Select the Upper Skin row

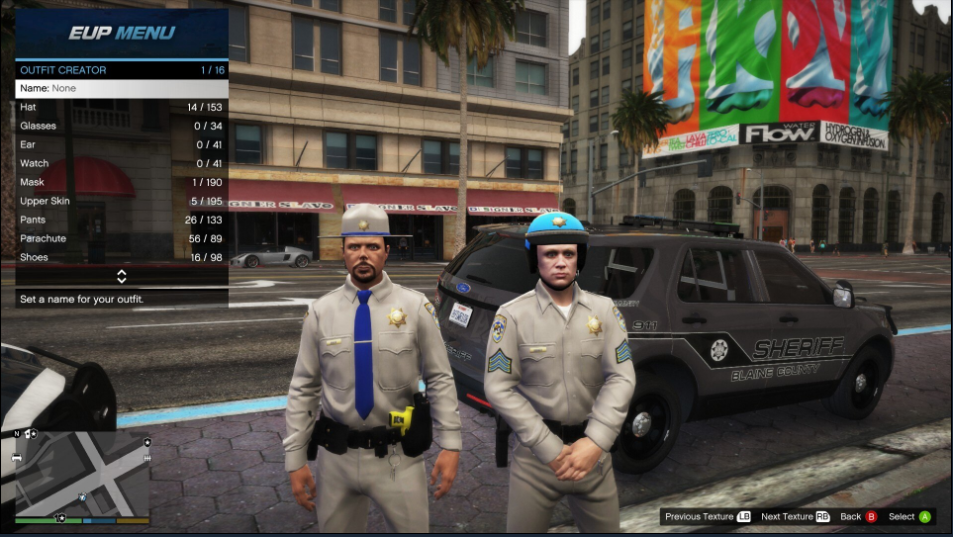121,201
